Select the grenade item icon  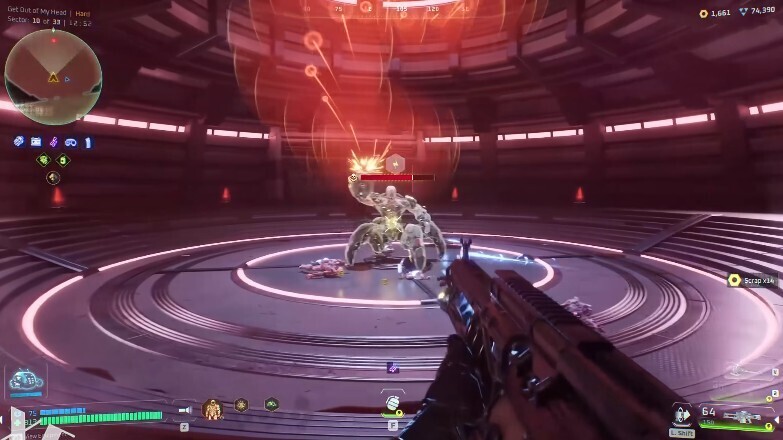tap(392, 406)
